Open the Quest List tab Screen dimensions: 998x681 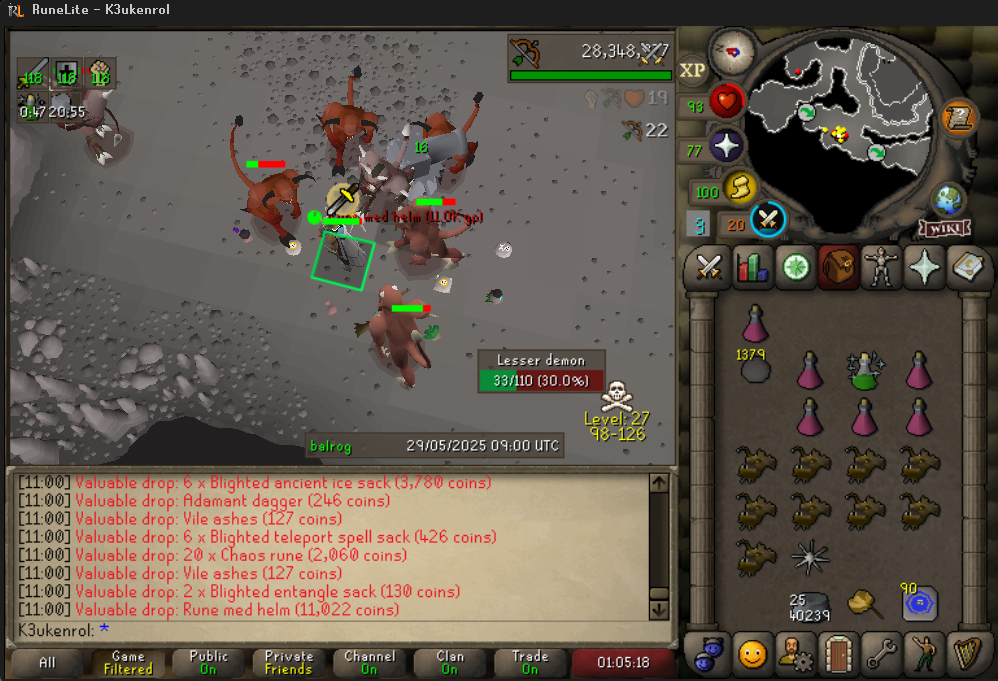[796, 268]
